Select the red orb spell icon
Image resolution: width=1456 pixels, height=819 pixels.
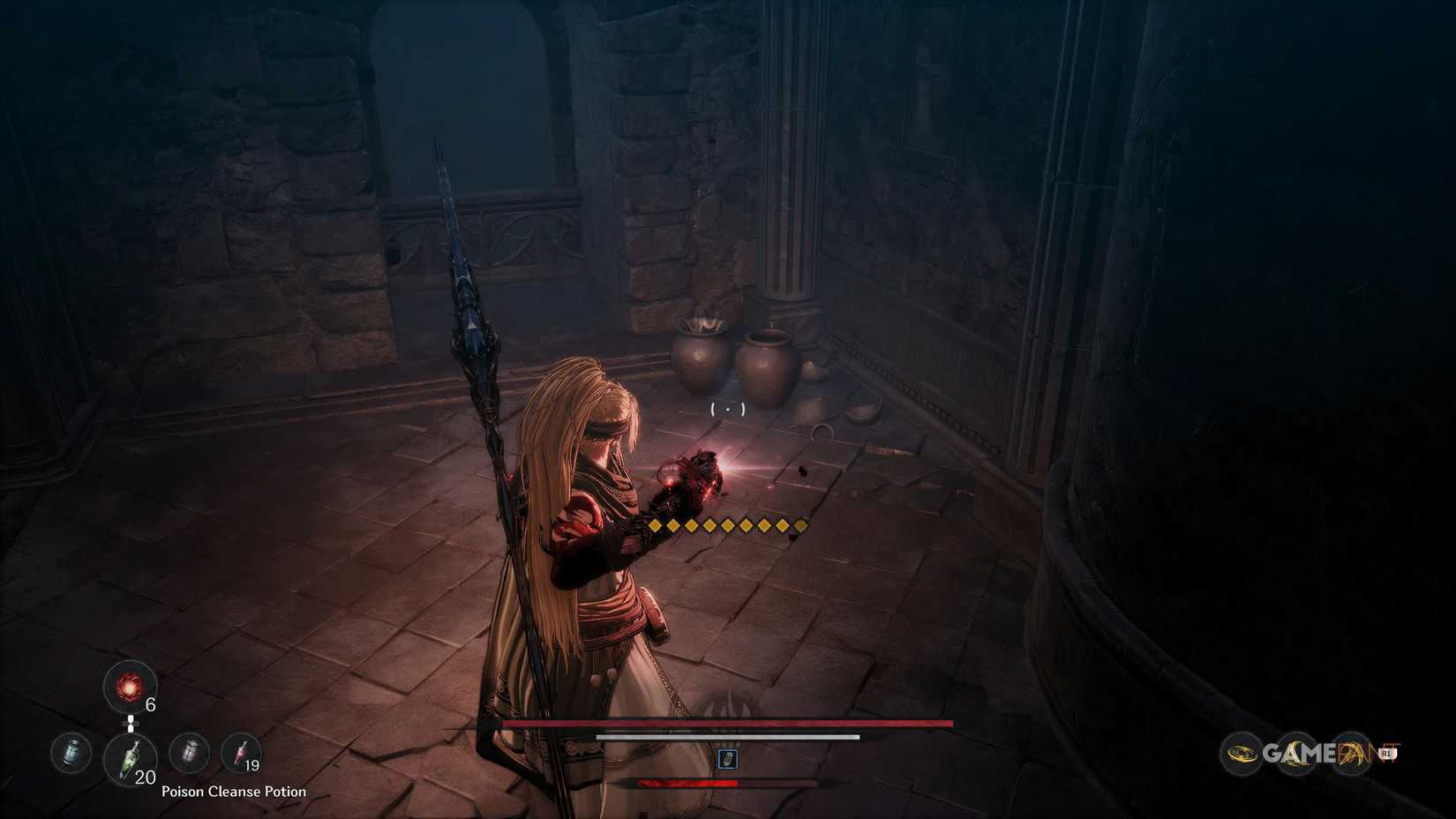tap(129, 685)
